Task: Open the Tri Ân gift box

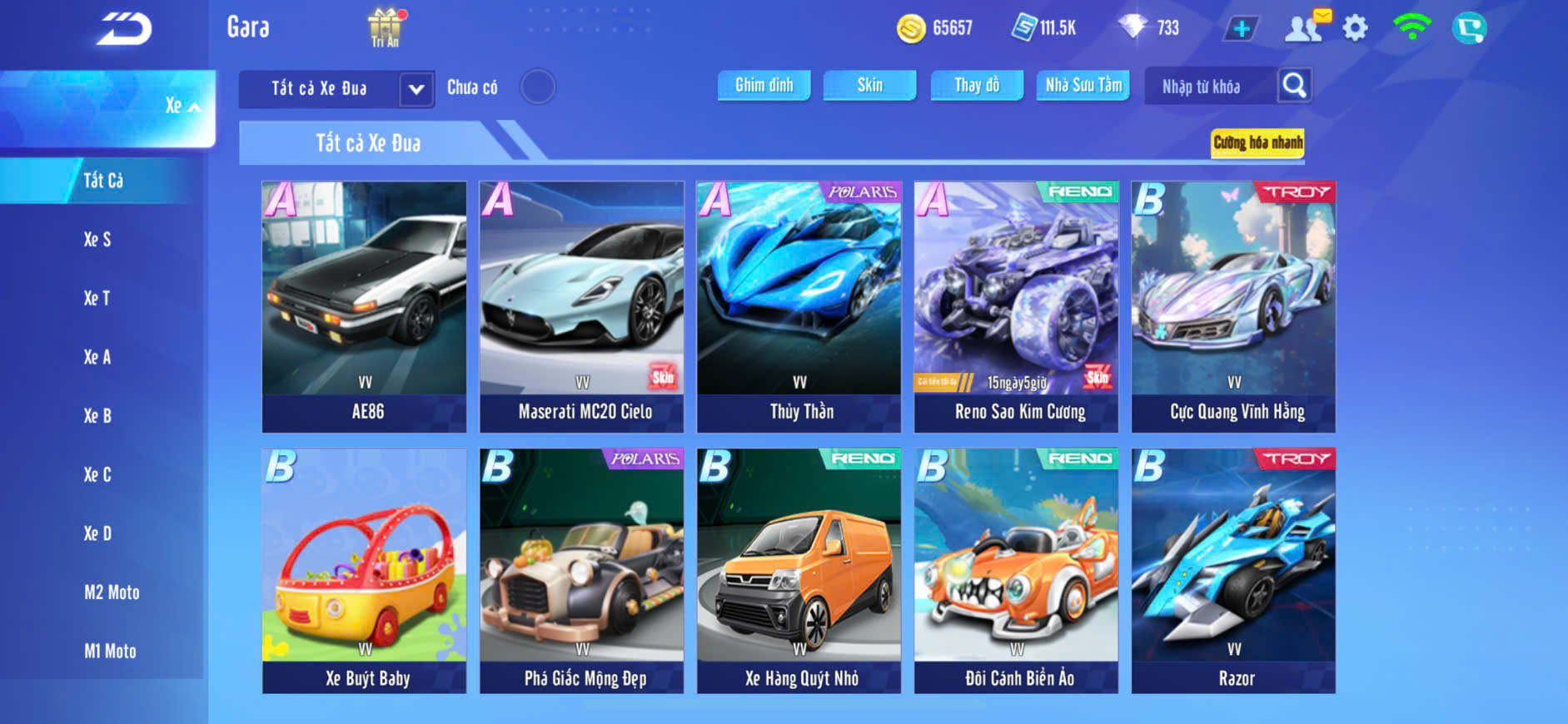Action: [384, 27]
